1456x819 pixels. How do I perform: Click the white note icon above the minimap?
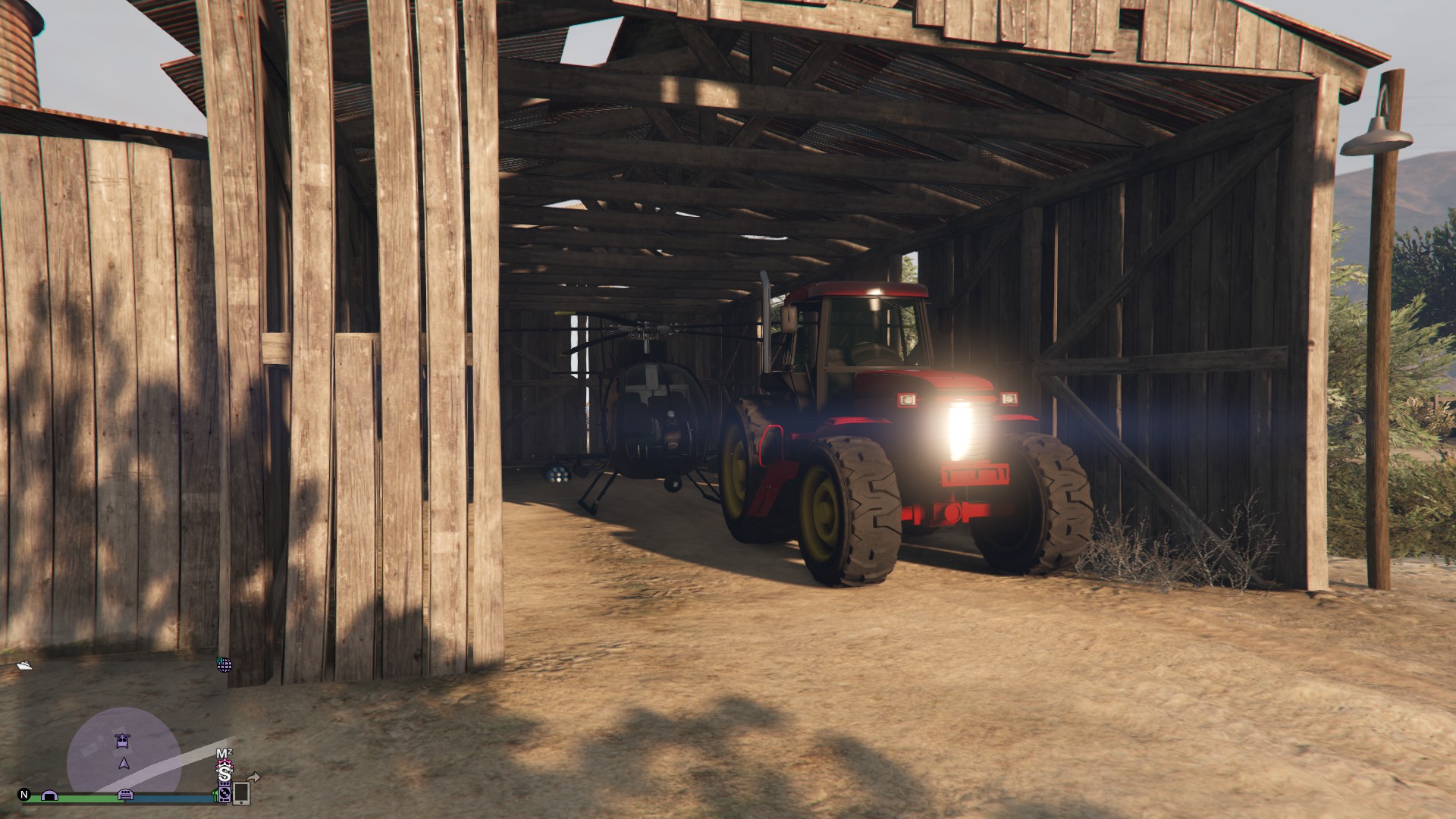(x=24, y=665)
